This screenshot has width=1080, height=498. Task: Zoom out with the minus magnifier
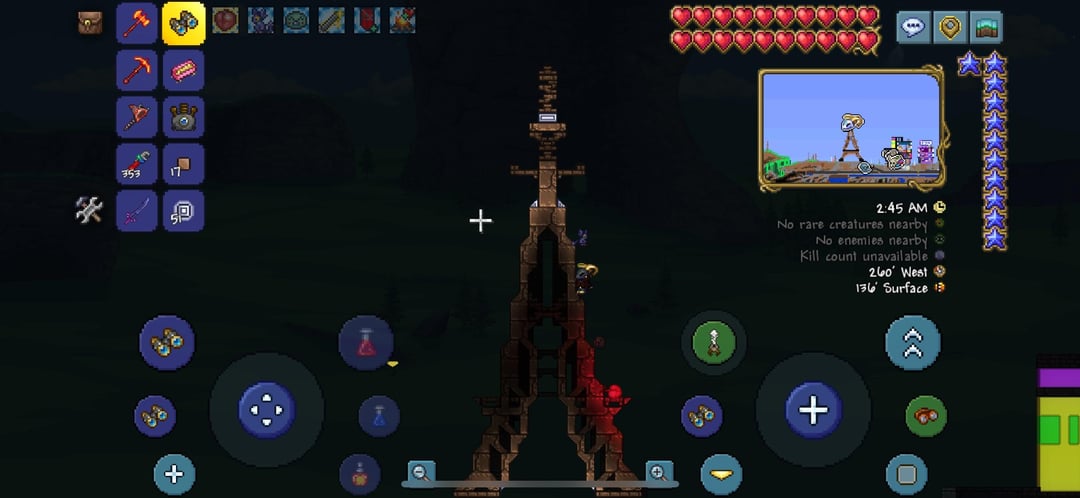[x=422, y=472]
